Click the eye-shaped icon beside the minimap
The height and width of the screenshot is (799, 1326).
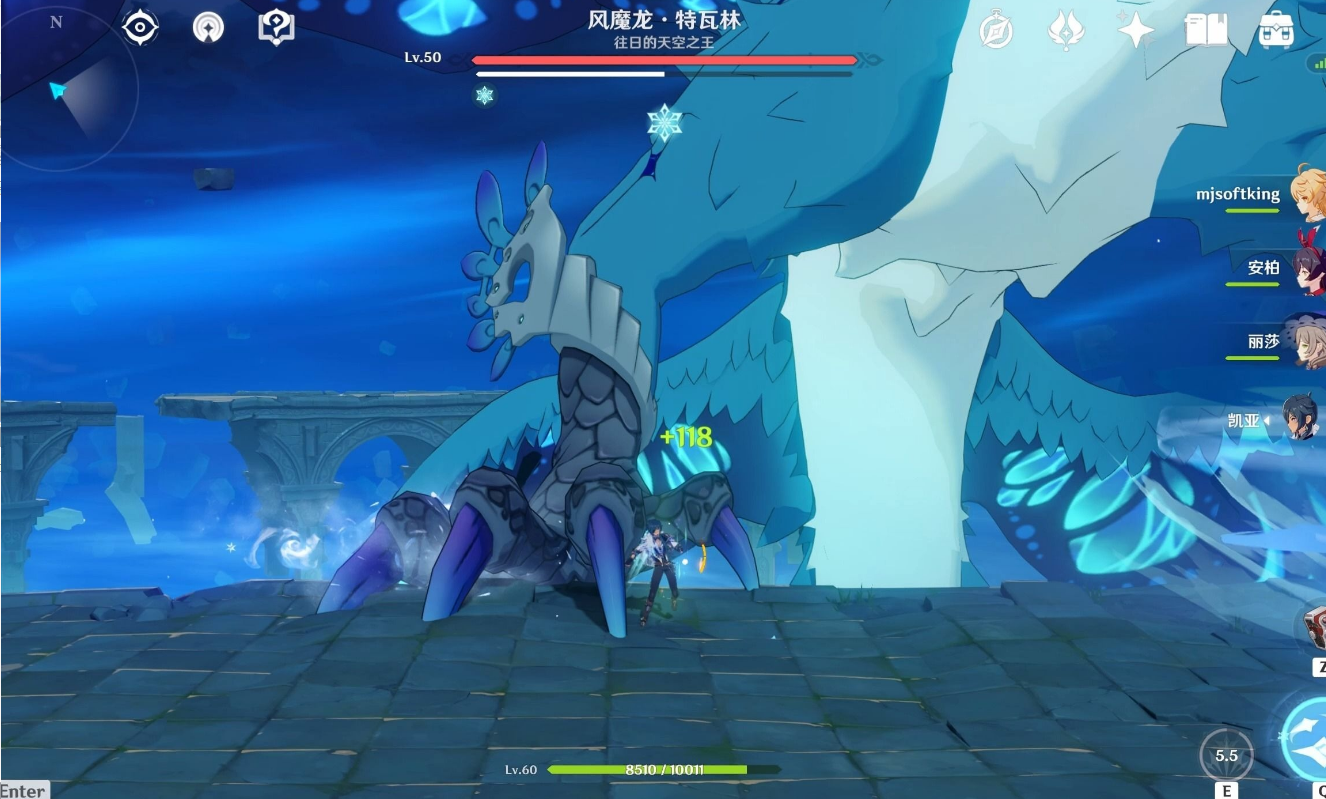tap(140, 28)
